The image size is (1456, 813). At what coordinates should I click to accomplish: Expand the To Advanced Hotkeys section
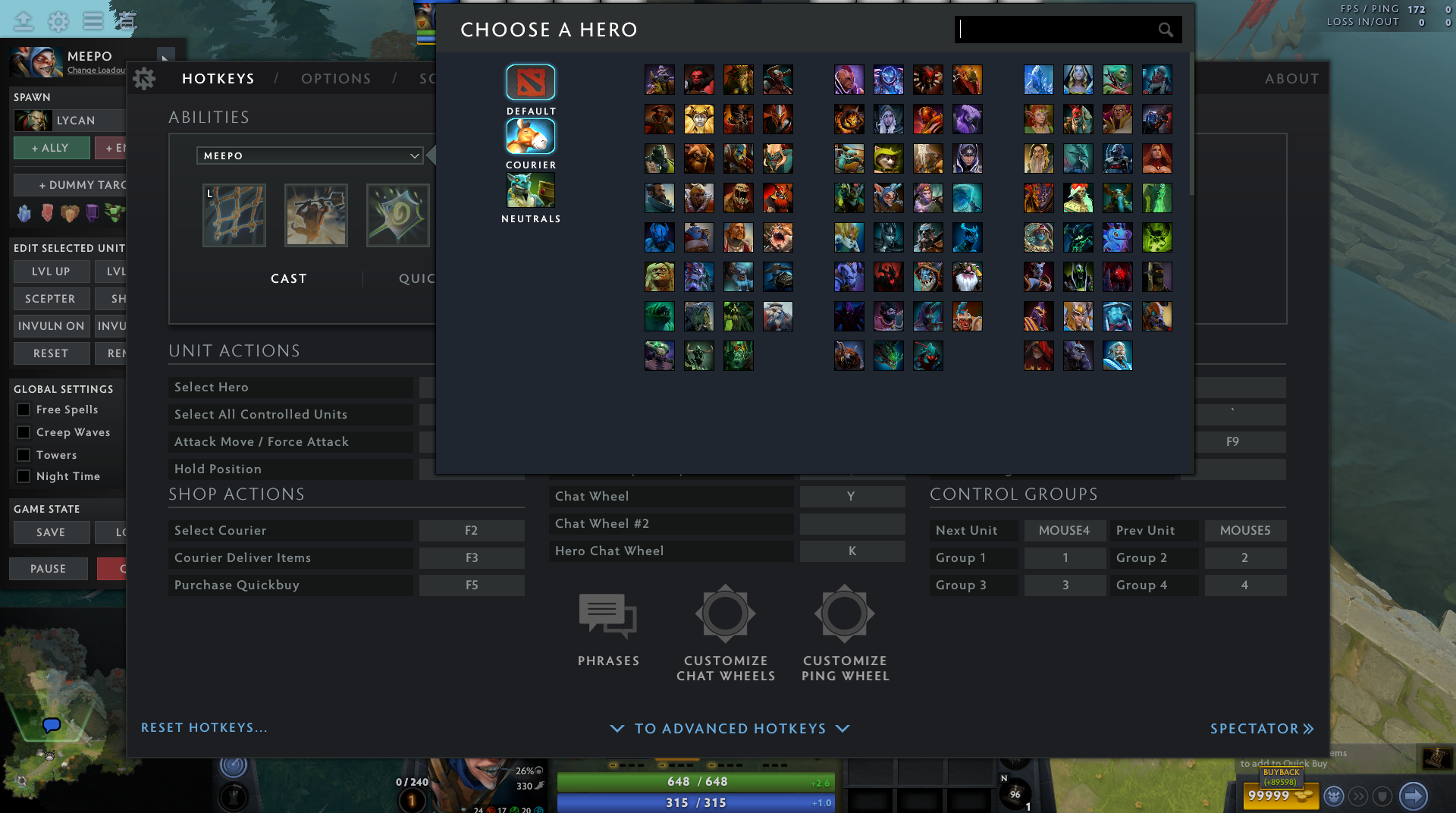730,728
